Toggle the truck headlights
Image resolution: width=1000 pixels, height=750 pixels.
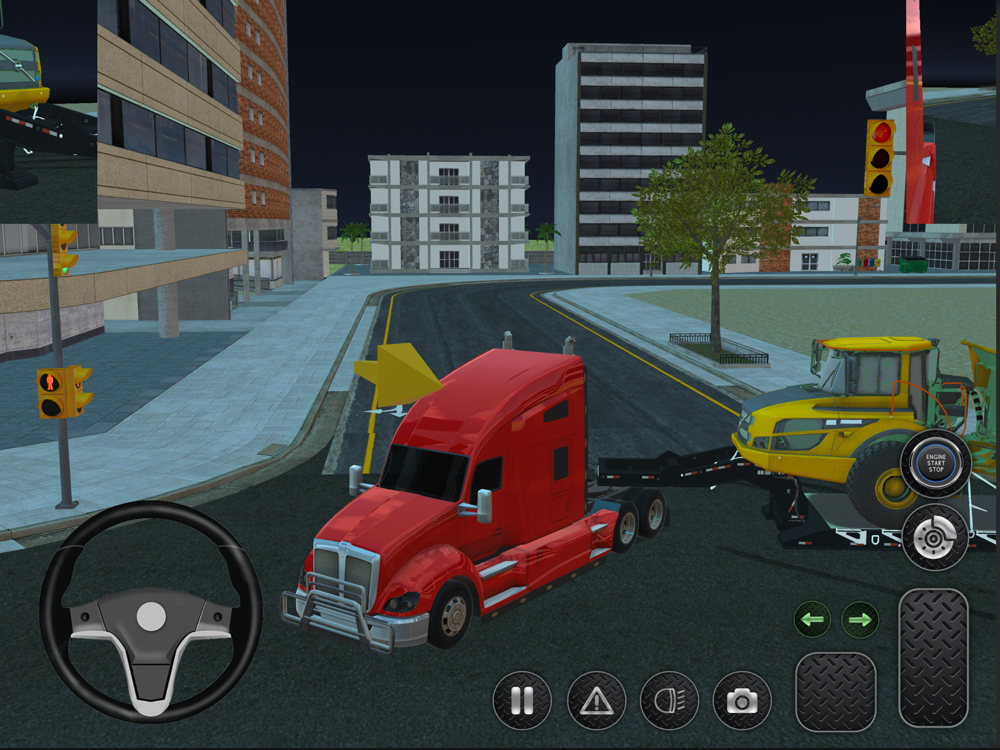point(669,700)
